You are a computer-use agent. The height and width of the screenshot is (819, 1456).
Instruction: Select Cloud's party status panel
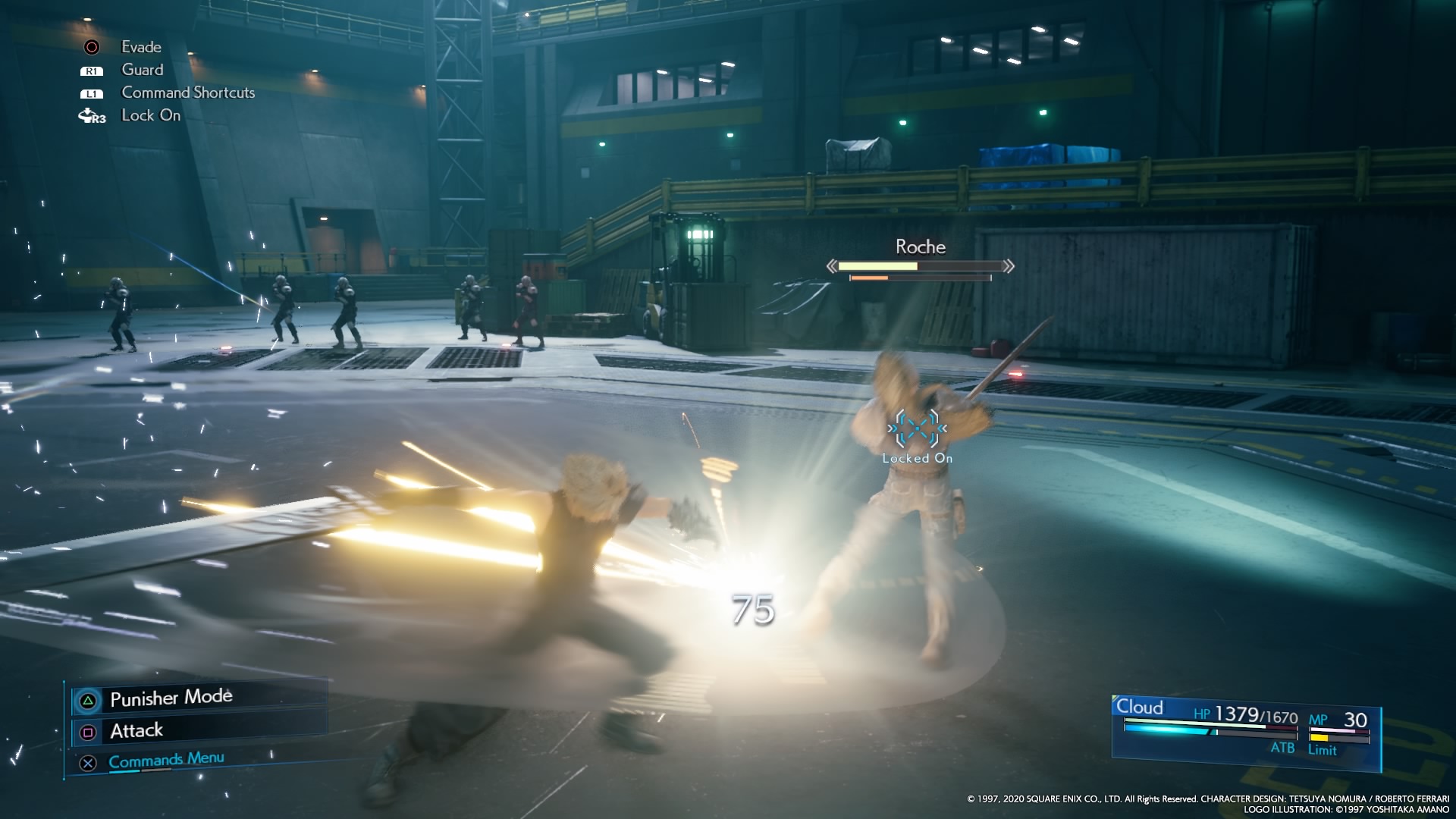point(1244,730)
